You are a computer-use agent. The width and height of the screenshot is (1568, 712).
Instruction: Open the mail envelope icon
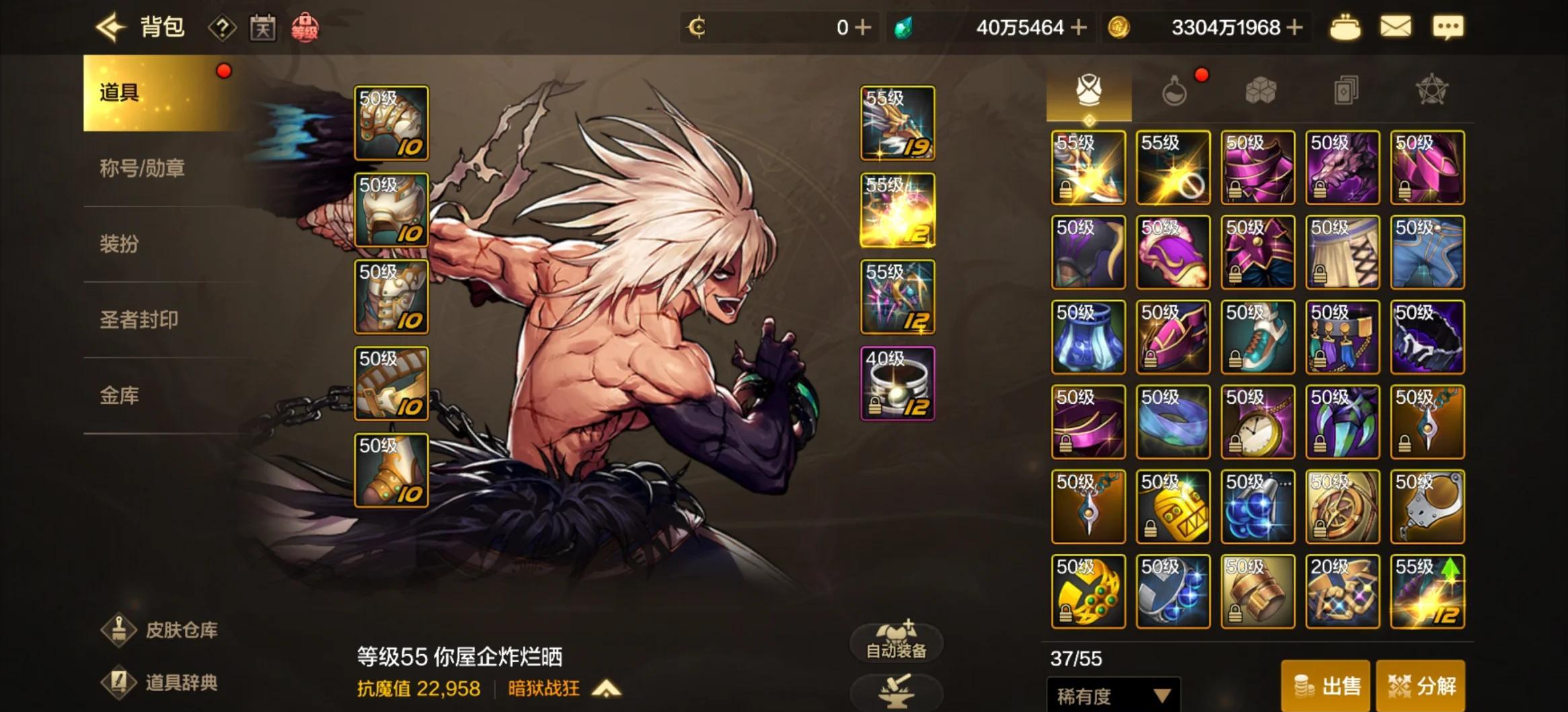[x=1397, y=27]
